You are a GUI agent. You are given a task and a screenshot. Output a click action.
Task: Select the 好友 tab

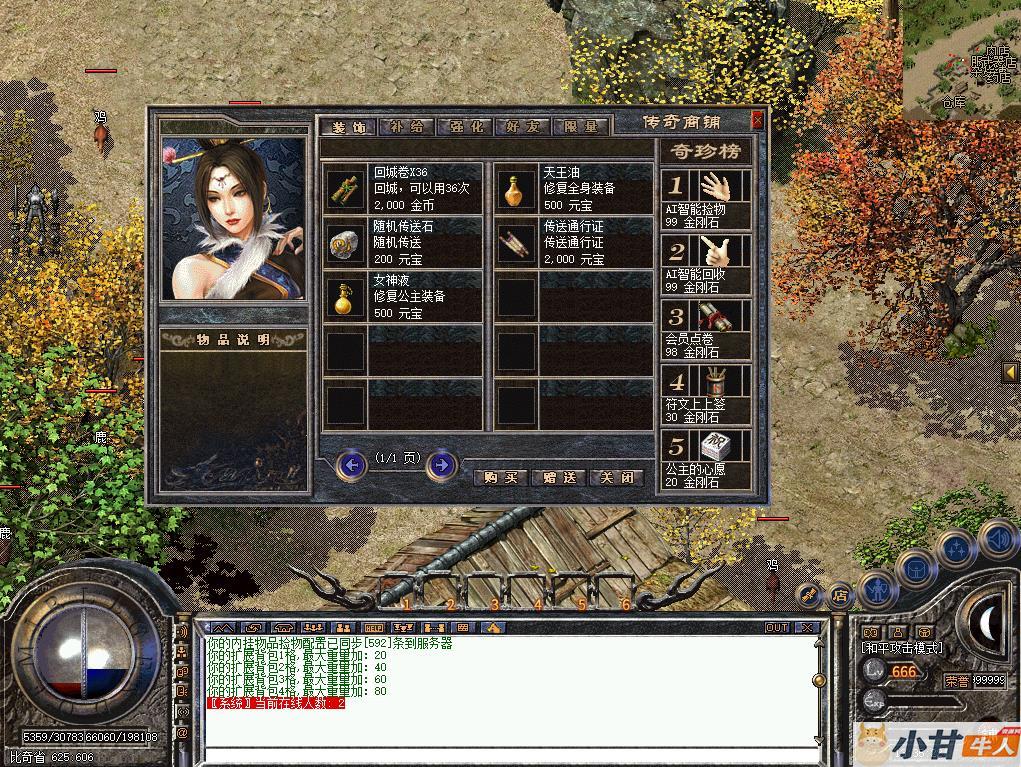(522, 127)
